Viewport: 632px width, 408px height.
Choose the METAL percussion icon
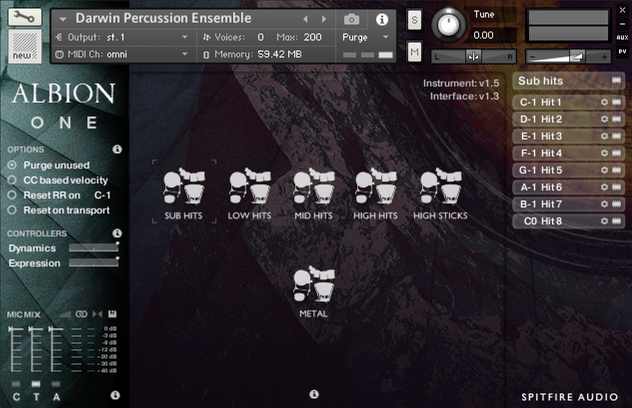(313, 284)
